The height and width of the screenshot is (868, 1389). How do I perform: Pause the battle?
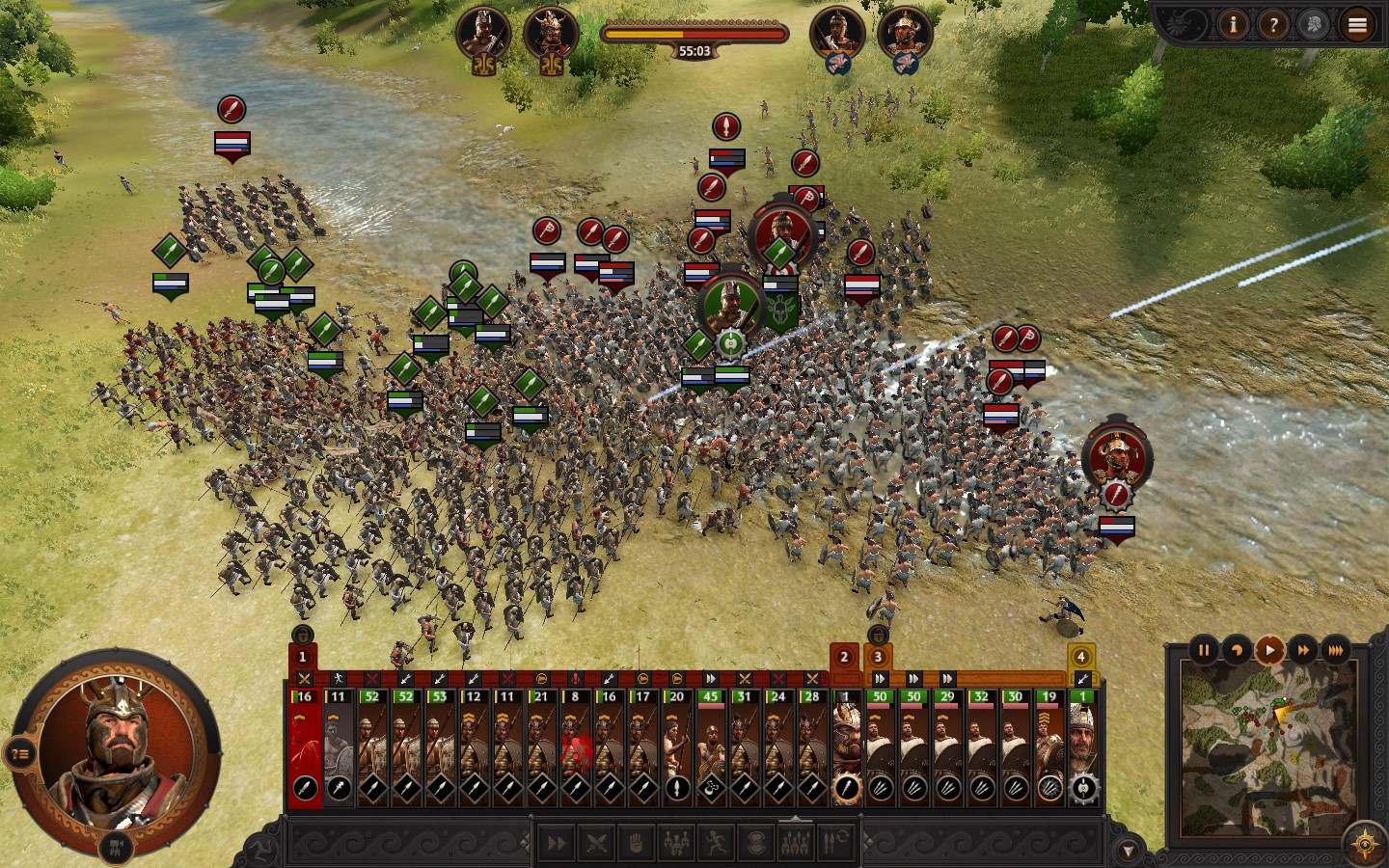1204,650
